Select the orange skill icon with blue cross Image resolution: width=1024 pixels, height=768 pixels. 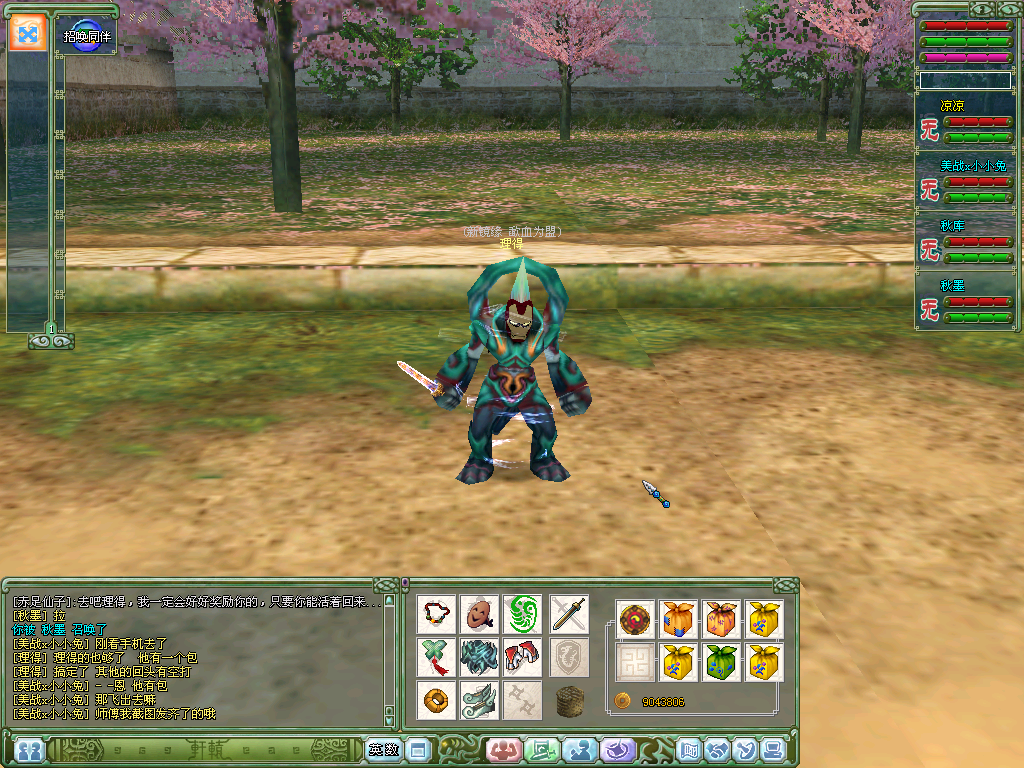tap(27, 34)
